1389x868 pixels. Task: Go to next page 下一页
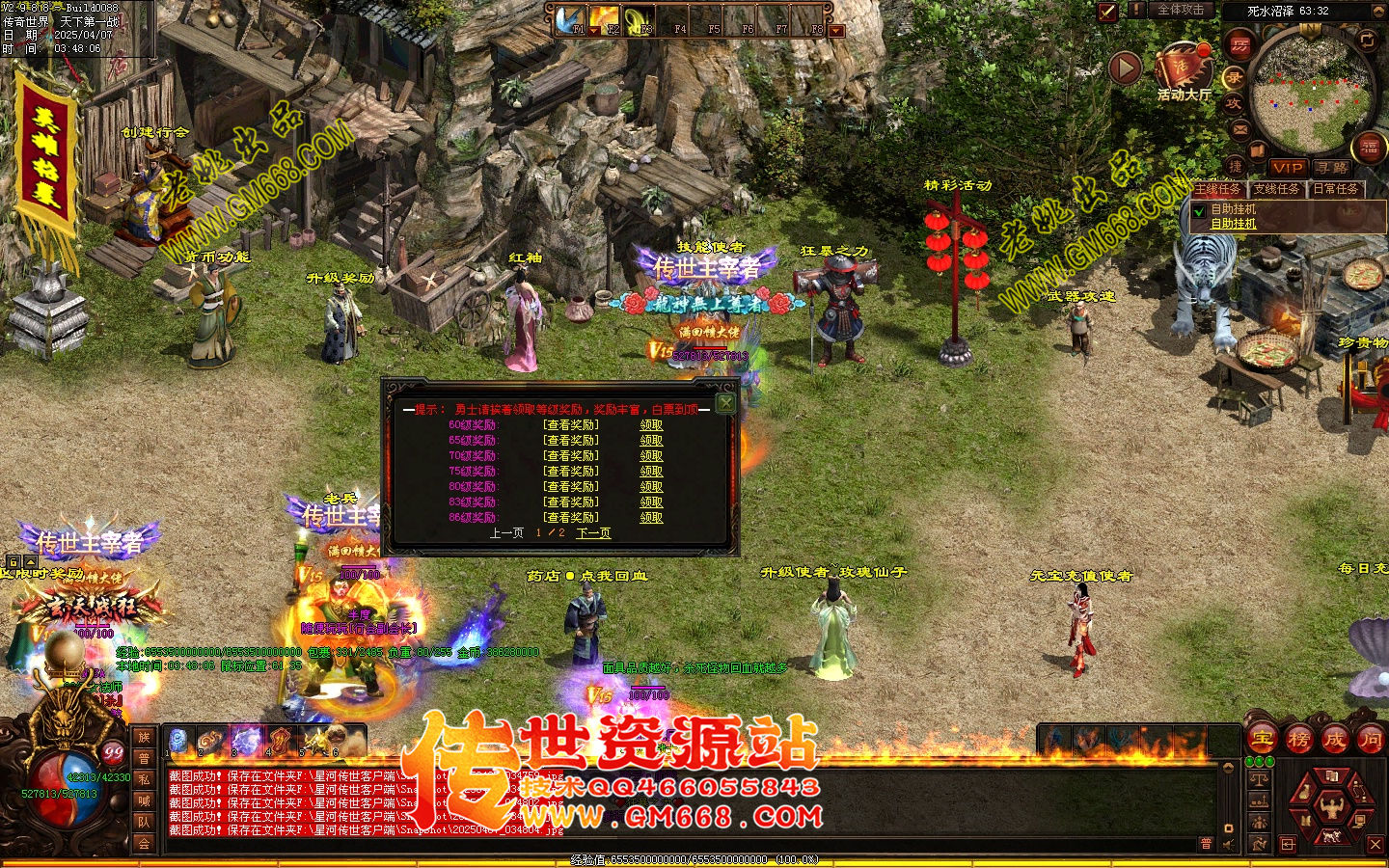click(x=593, y=533)
